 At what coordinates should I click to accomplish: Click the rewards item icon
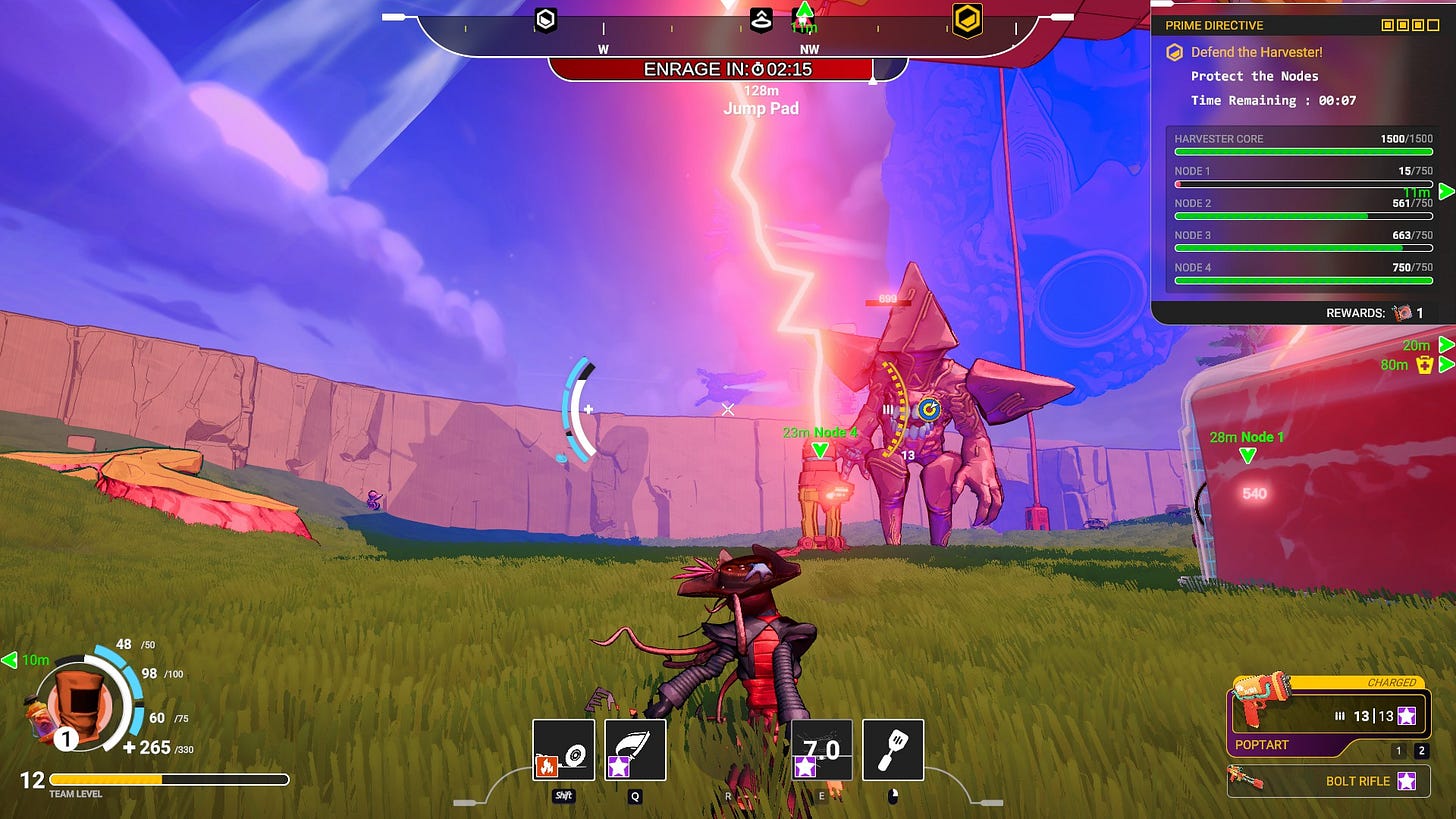click(1402, 313)
